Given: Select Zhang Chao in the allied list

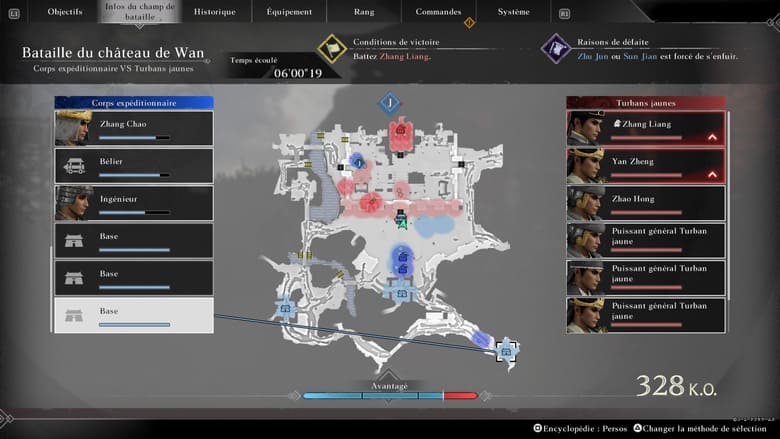Looking at the screenshot, I should [x=133, y=128].
